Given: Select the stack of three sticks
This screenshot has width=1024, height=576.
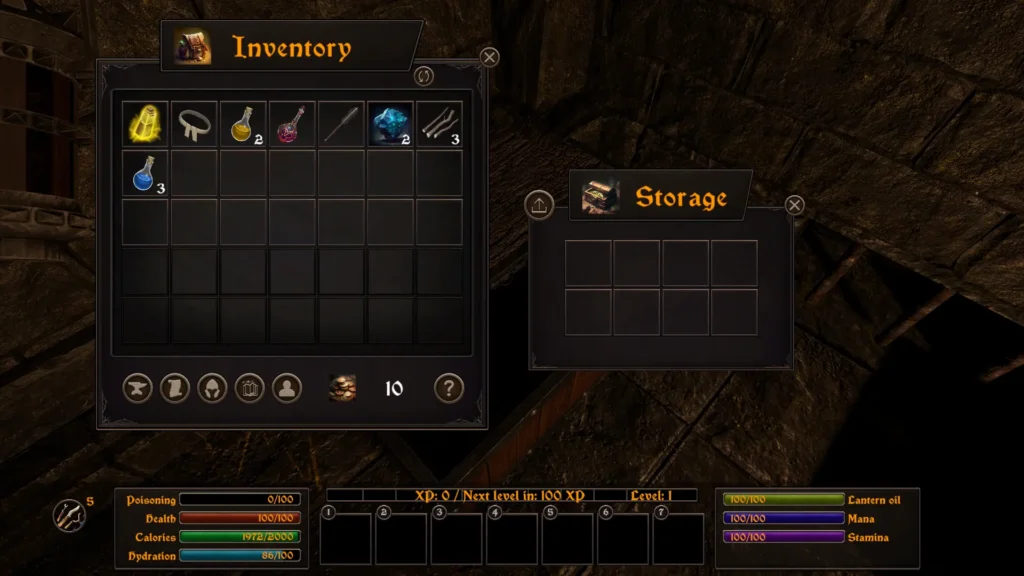Looking at the screenshot, I should pos(439,124).
